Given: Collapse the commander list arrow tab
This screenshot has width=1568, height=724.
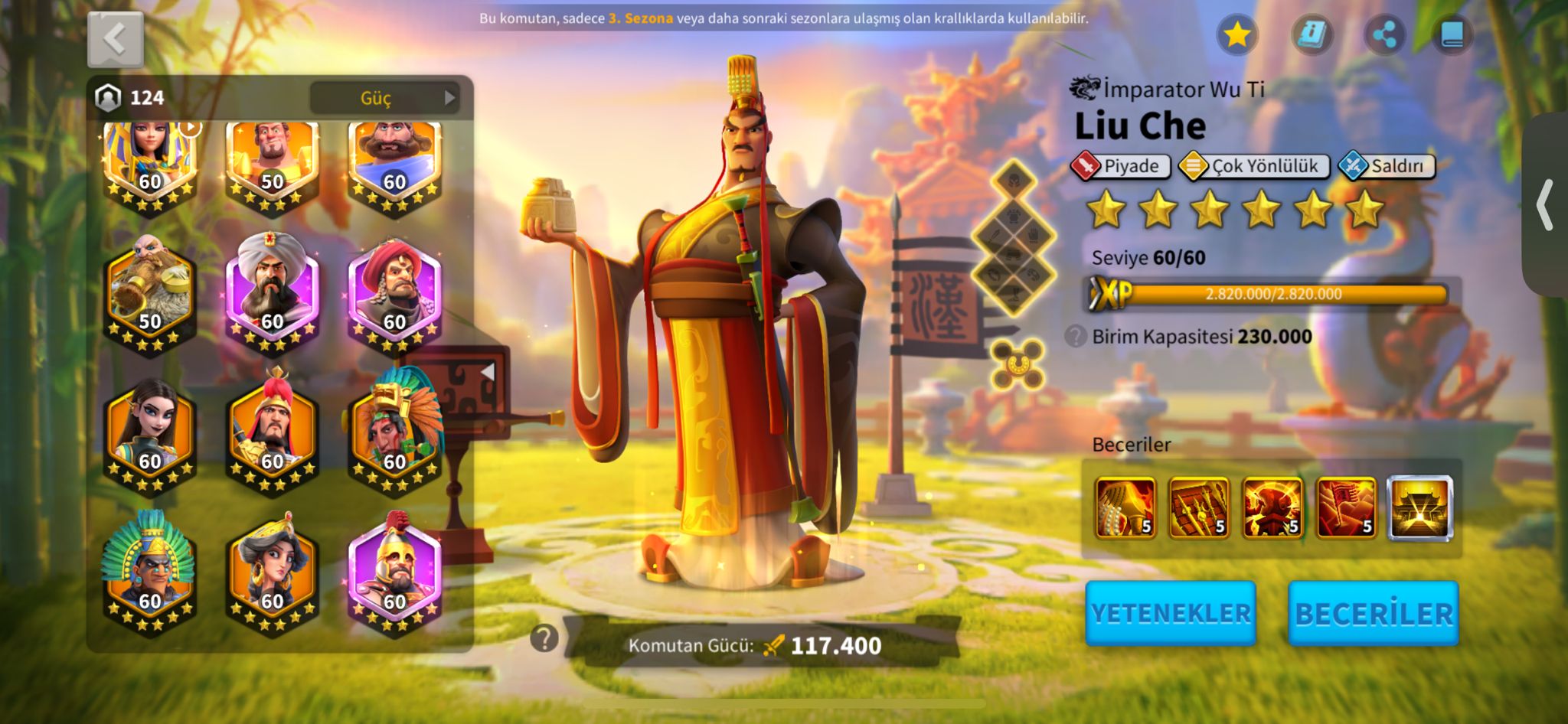Looking at the screenshot, I should 487,372.
